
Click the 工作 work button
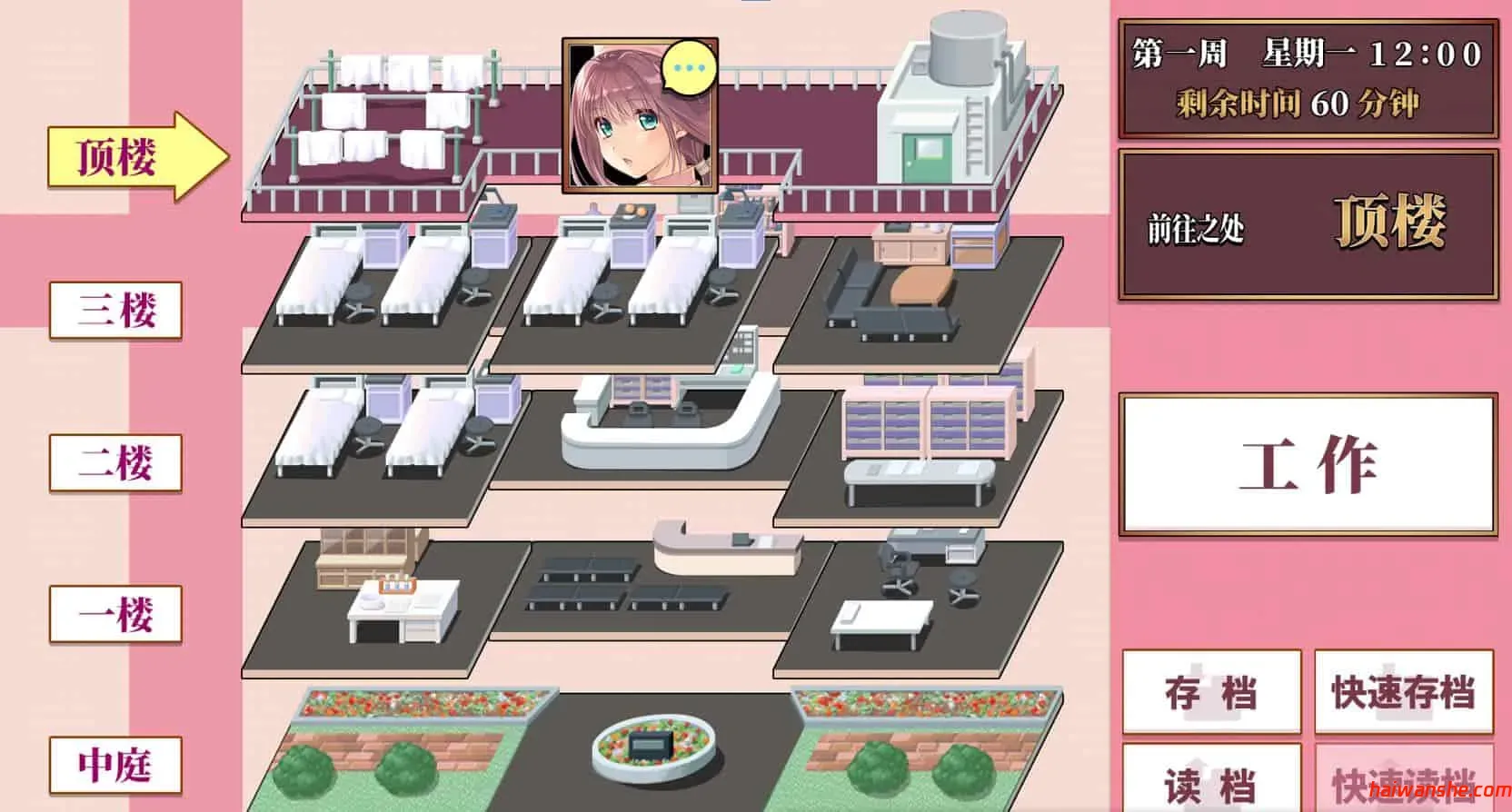pyautogui.click(x=1308, y=464)
